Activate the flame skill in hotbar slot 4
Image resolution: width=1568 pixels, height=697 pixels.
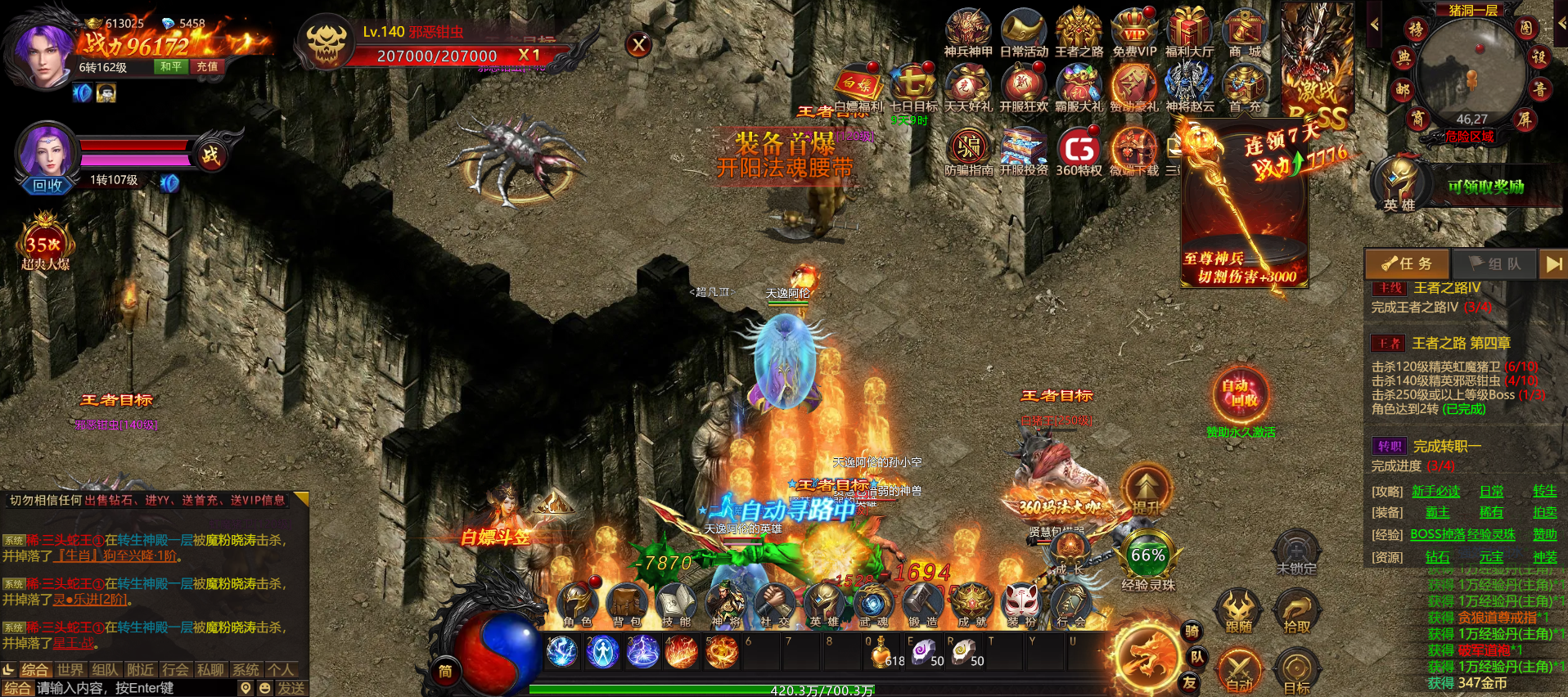[x=682, y=653]
